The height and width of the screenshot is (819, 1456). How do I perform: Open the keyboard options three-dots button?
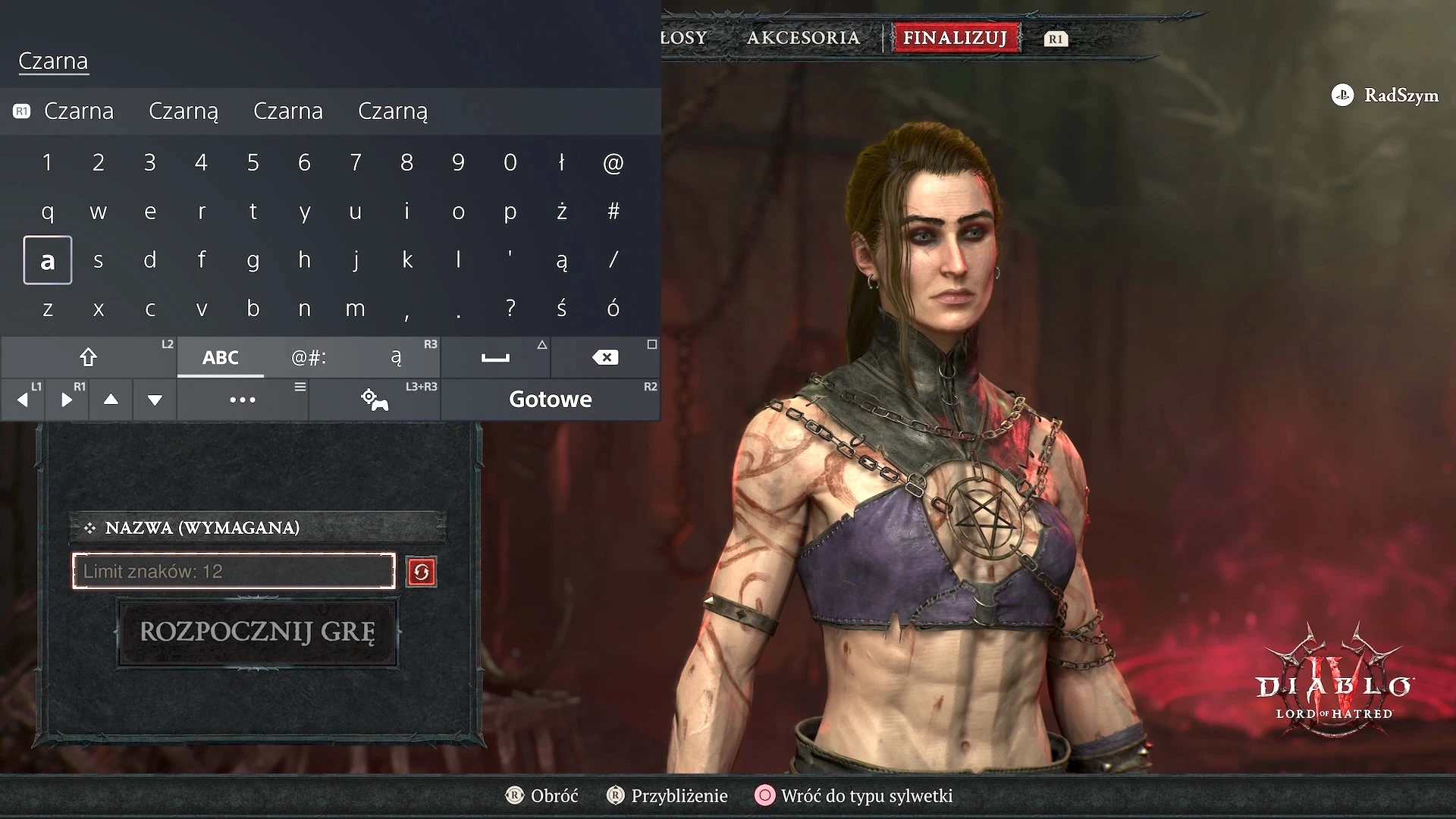point(243,400)
